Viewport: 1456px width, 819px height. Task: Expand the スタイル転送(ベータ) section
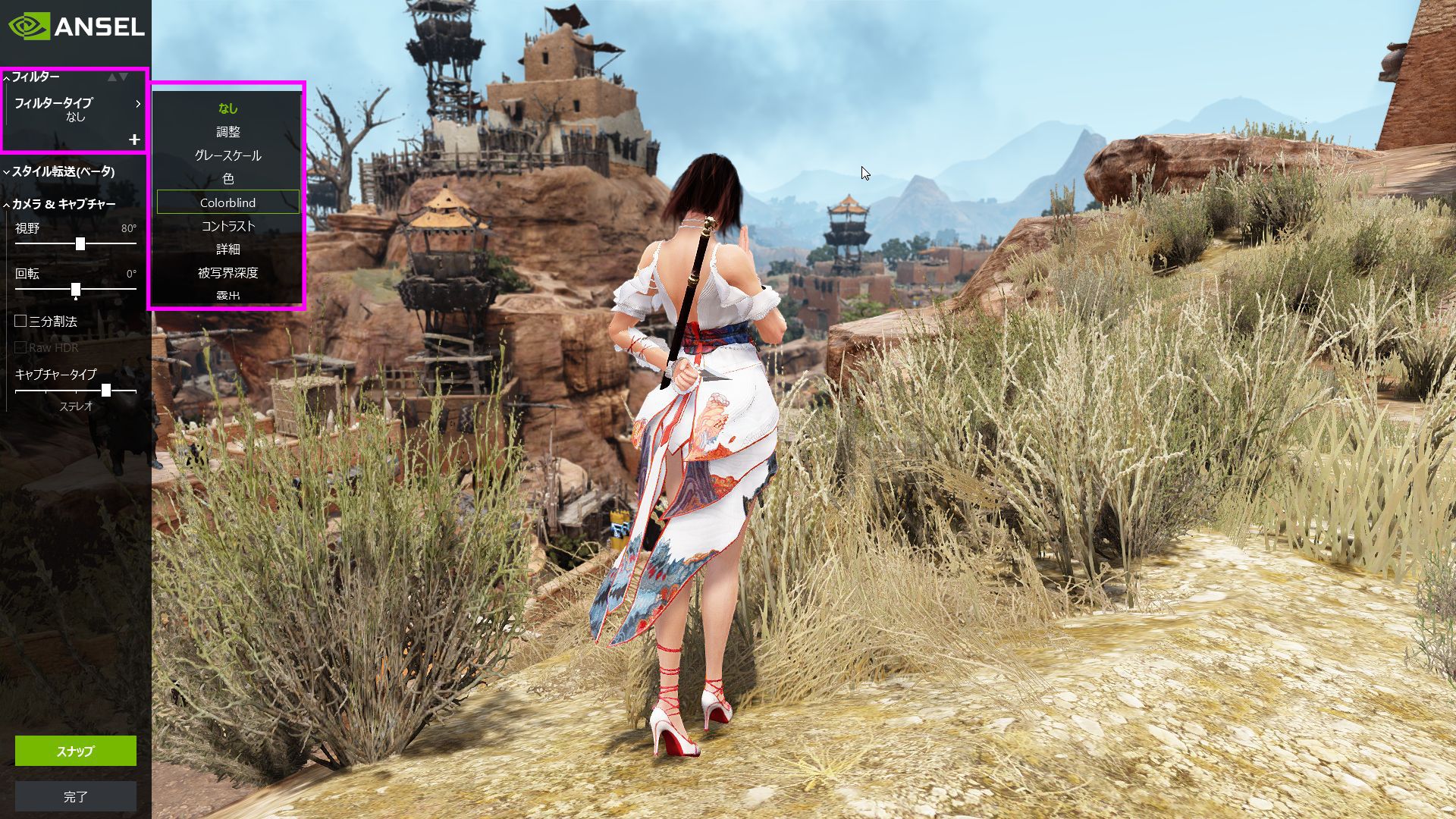coord(62,171)
